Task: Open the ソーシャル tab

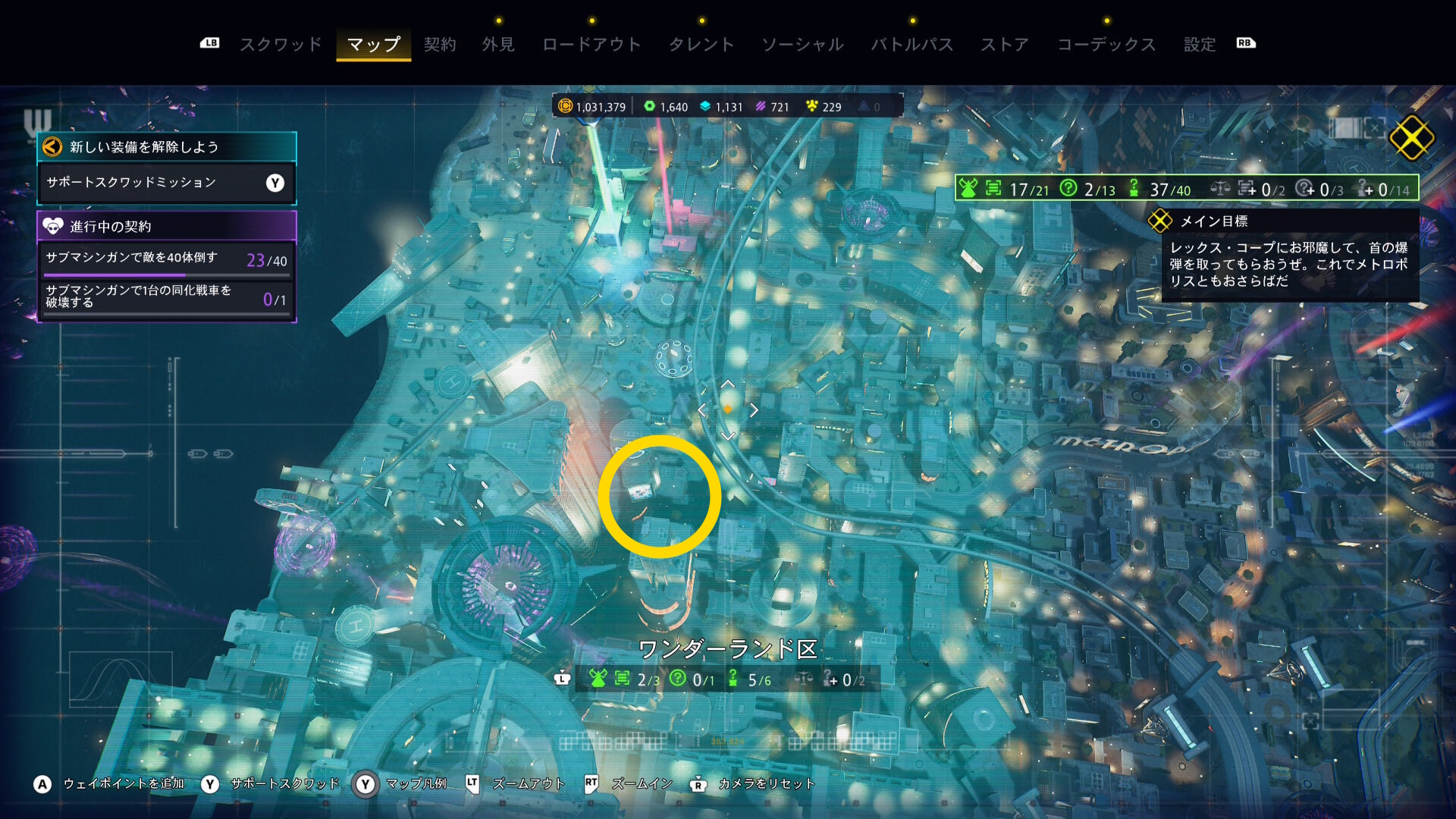Action: 802,45
